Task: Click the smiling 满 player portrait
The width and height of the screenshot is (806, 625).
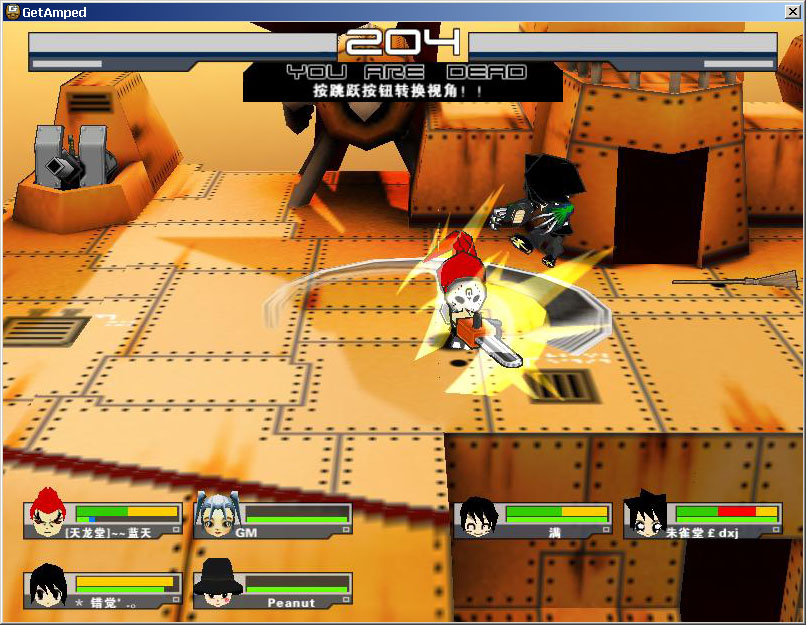Action: click(477, 516)
